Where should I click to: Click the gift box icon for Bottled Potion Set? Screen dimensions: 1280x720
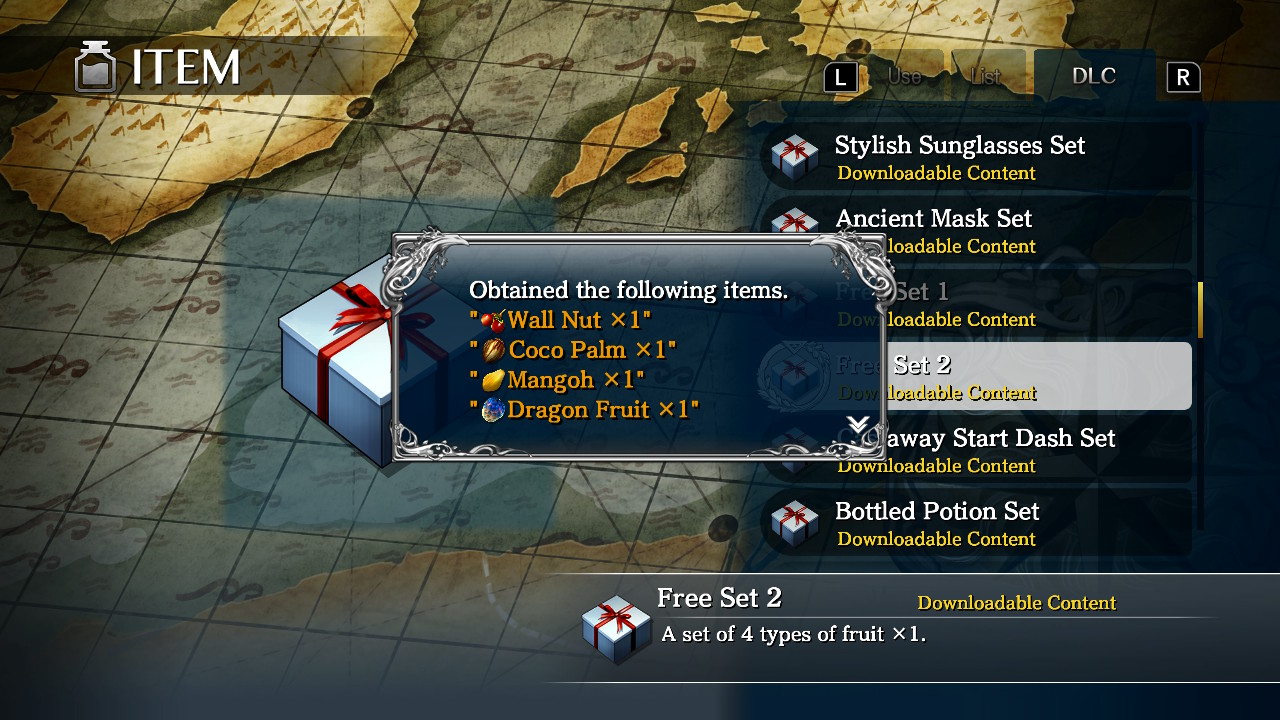(x=795, y=523)
